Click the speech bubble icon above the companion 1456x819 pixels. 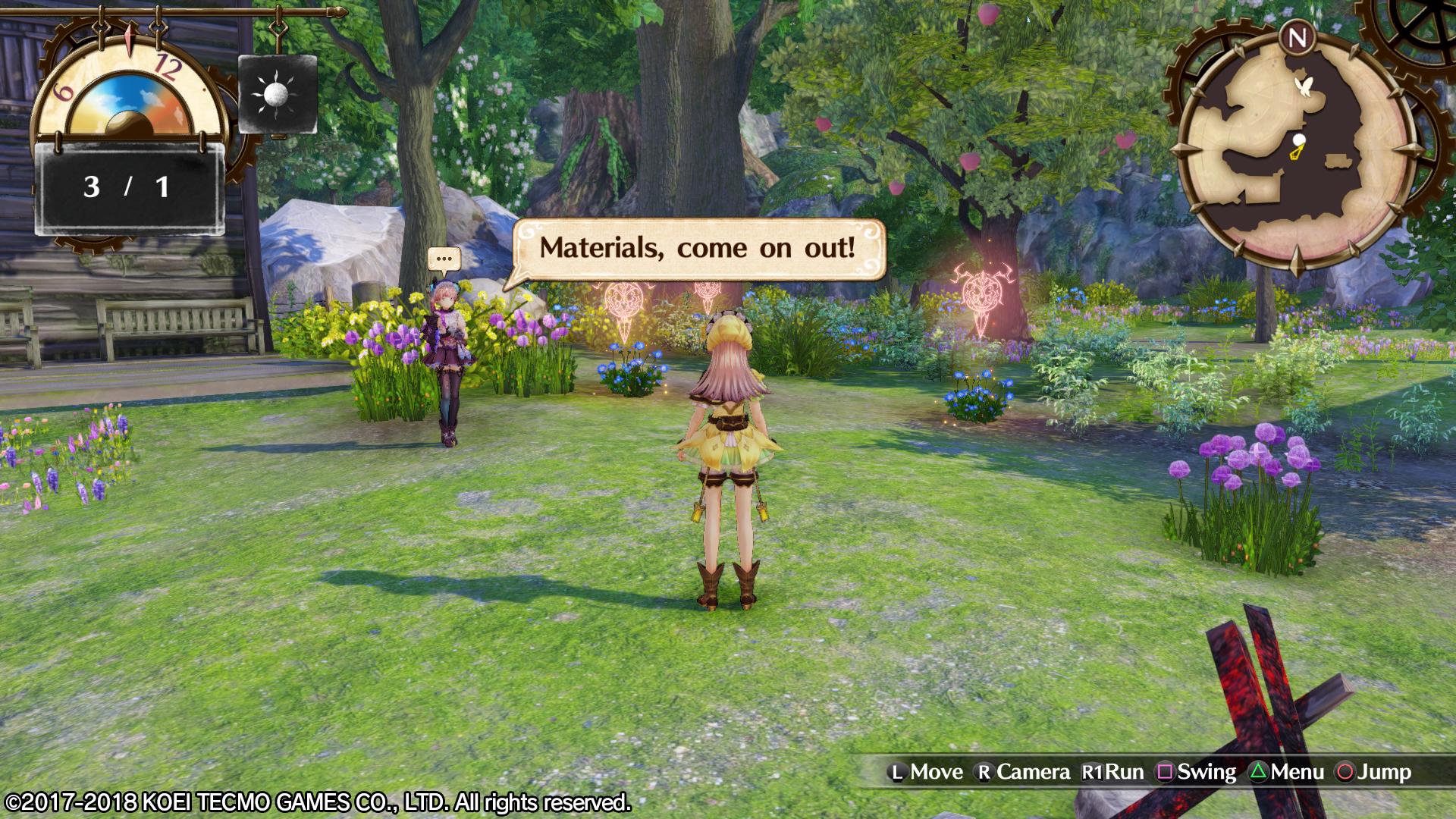click(x=444, y=259)
